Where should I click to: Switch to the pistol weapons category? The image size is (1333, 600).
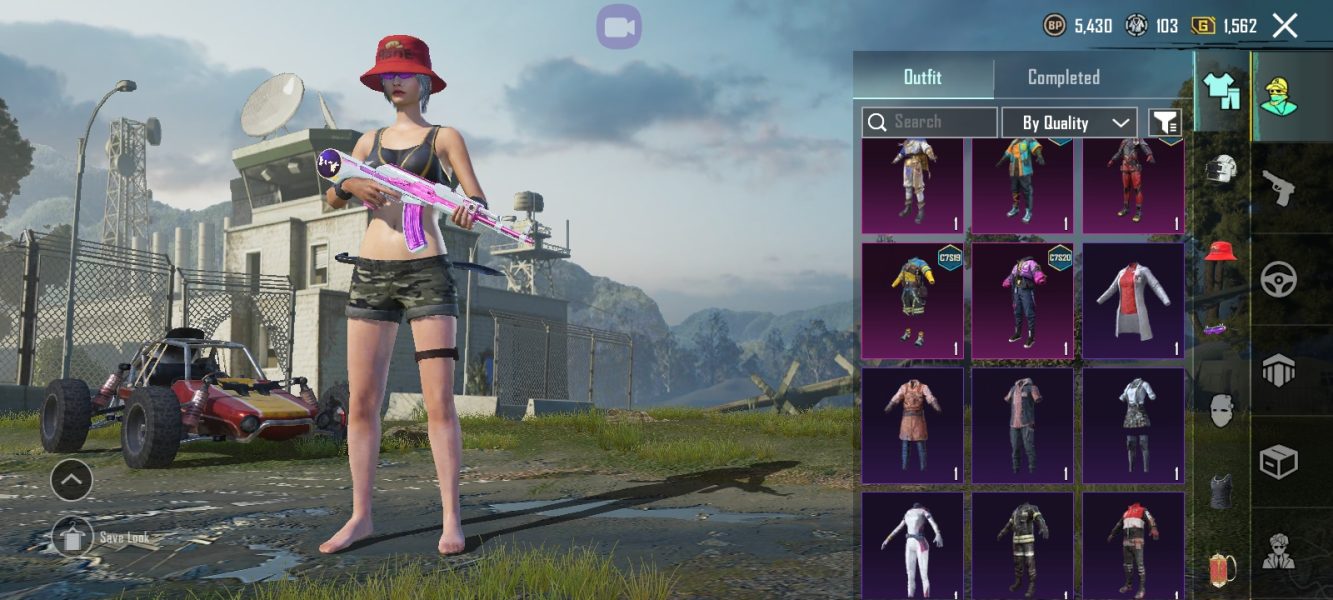(1279, 187)
